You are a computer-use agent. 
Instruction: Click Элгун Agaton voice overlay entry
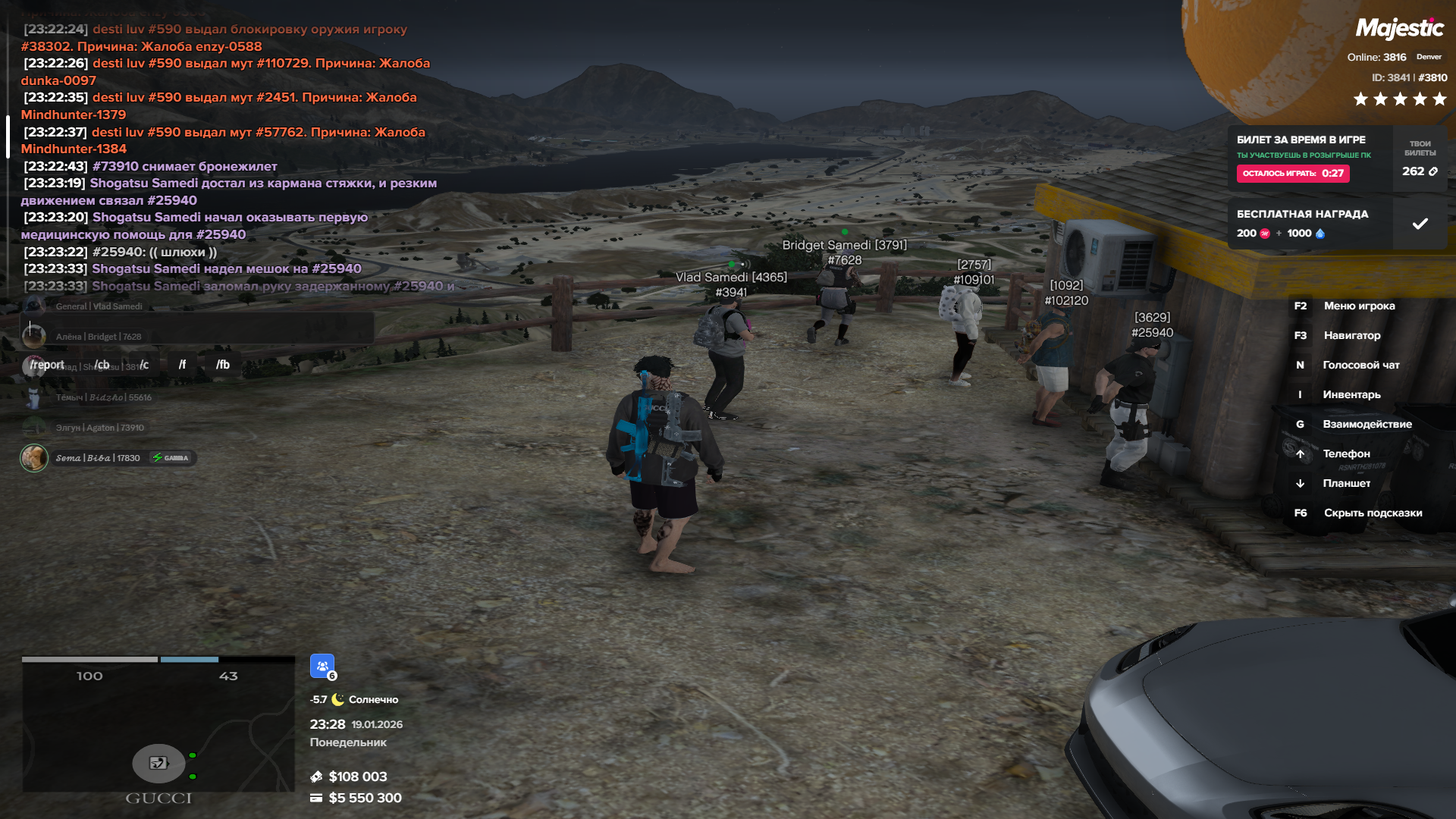coord(99,428)
